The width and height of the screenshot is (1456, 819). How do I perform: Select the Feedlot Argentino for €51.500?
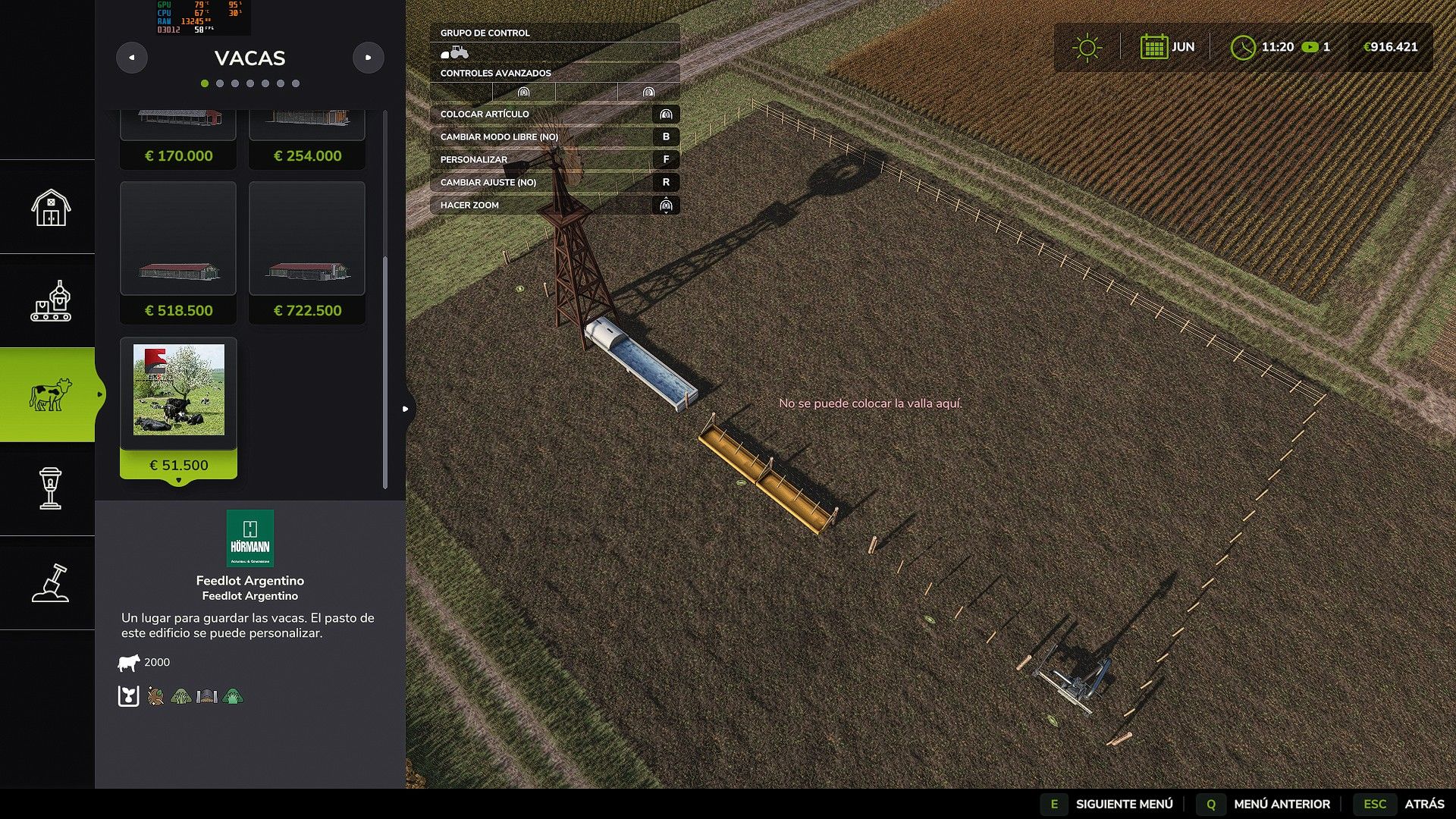pyautogui.click(x=178, y=407)
